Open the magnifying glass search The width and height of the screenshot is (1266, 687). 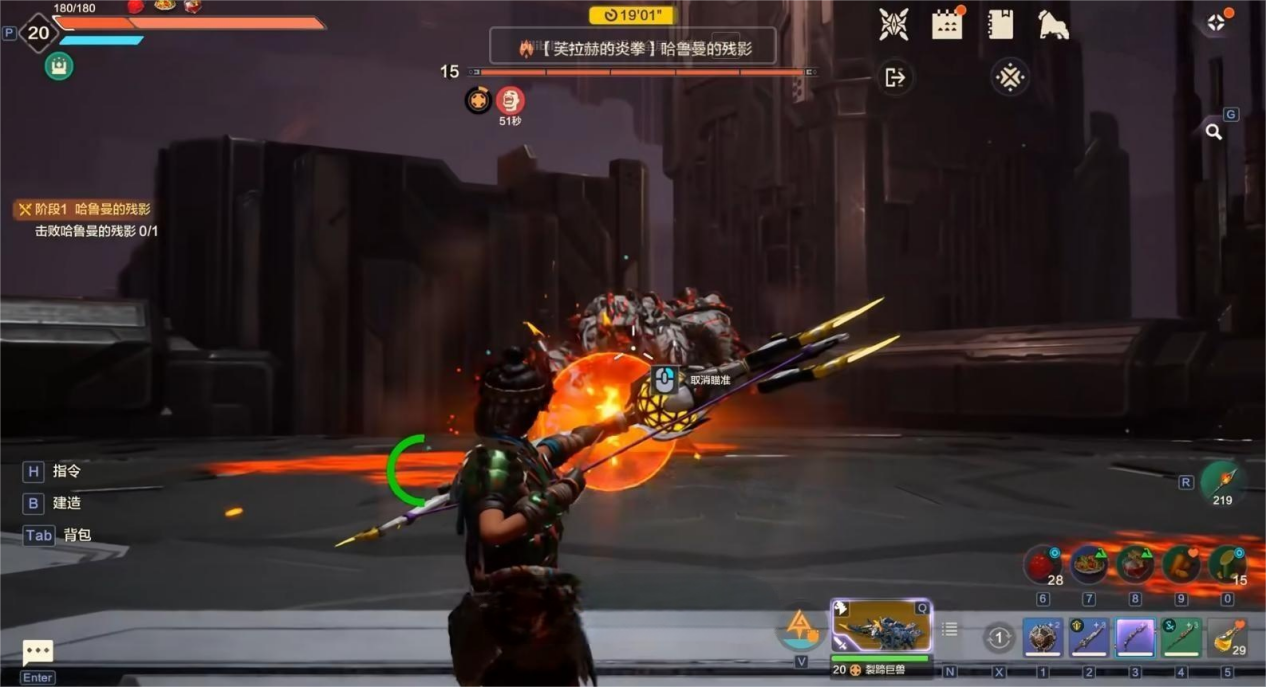(1213, 131)
